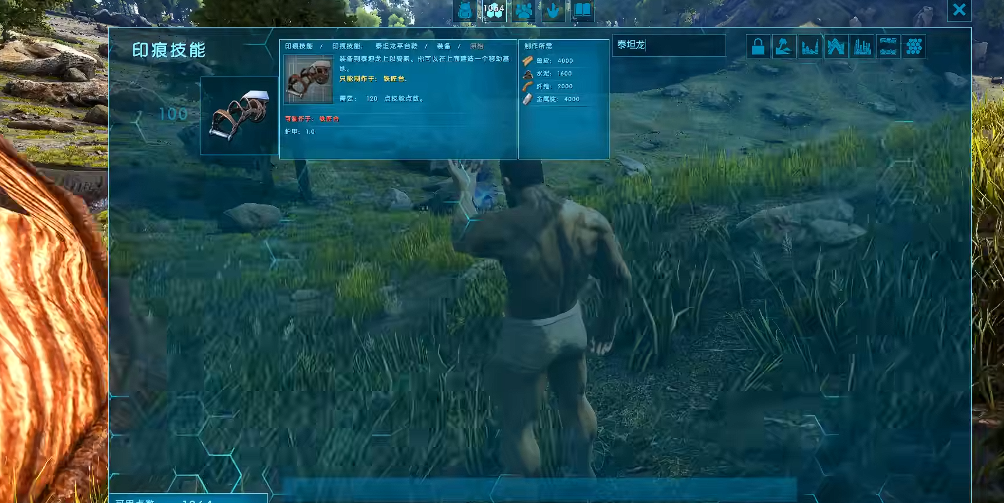Image resolution: width=1004 pixels, height=503 pixels.
Task: Open the tribe members tab
Action: pyautogui.click(x=524, y=10)
